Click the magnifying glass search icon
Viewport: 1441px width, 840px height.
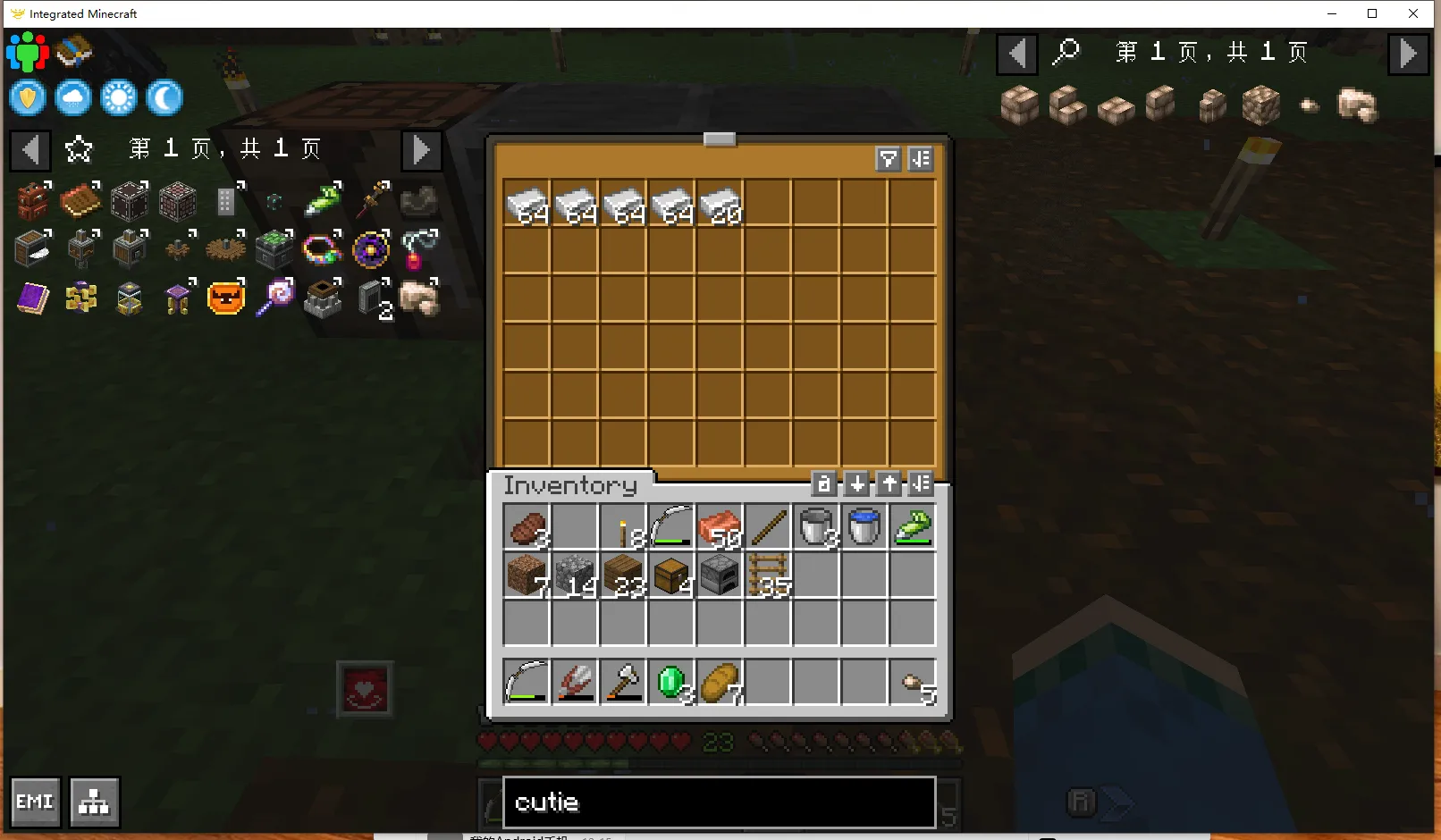(1066, 53)
